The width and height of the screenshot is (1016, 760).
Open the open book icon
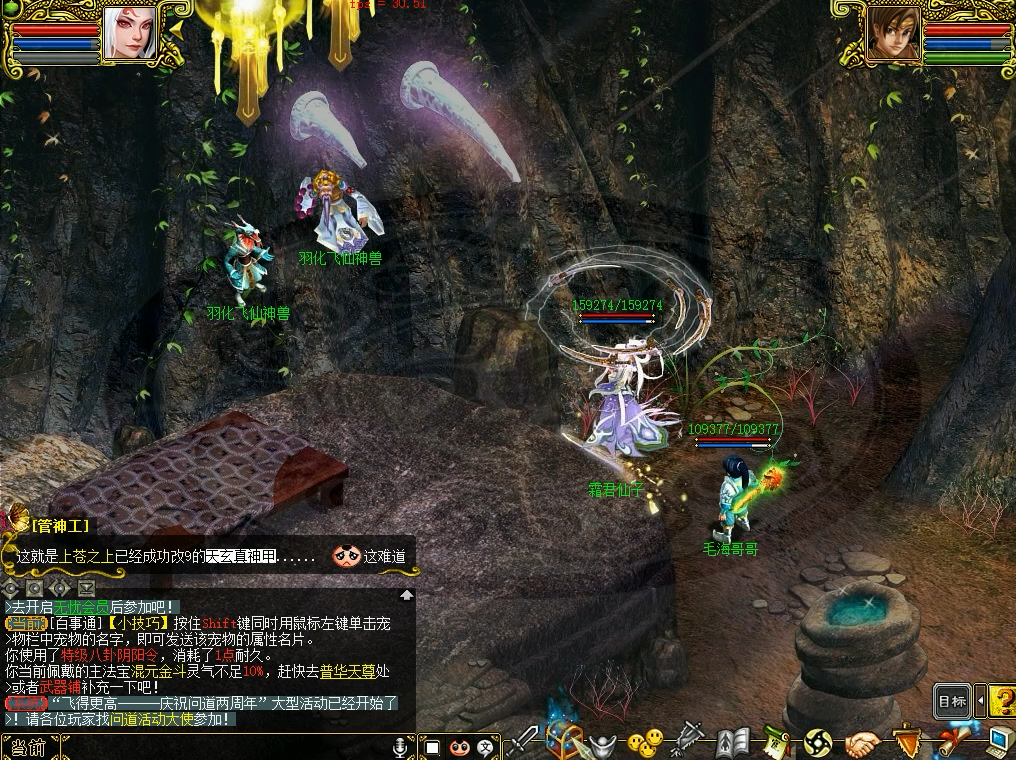733,743
